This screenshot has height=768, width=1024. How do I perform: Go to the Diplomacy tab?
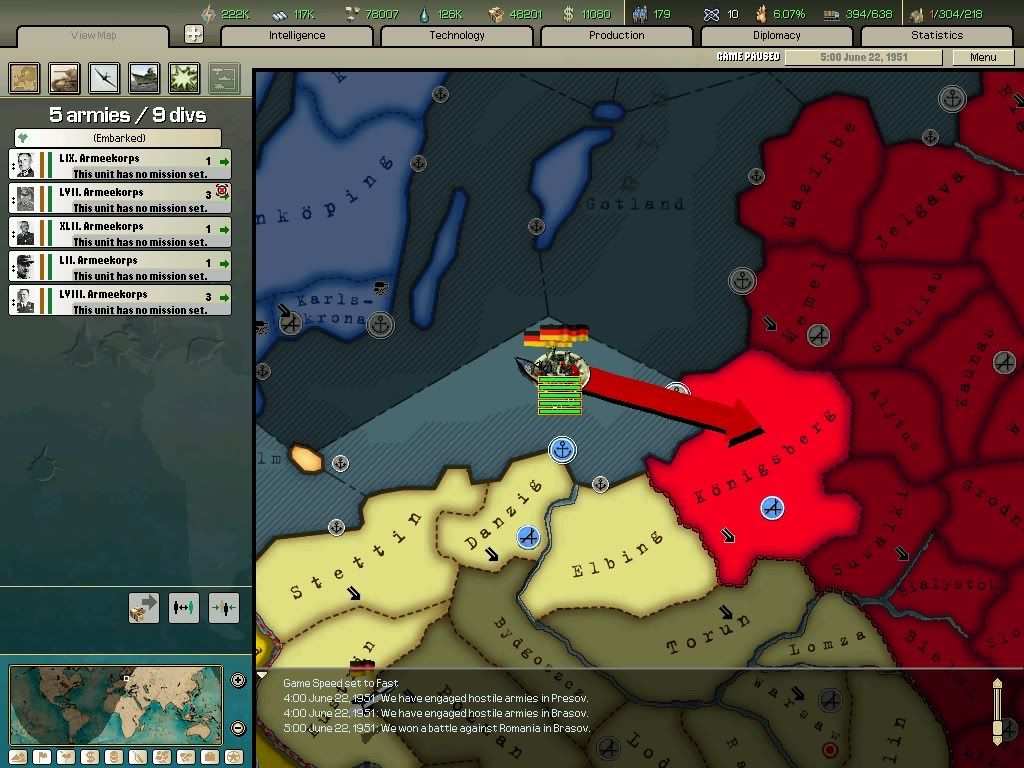[777, 36]
